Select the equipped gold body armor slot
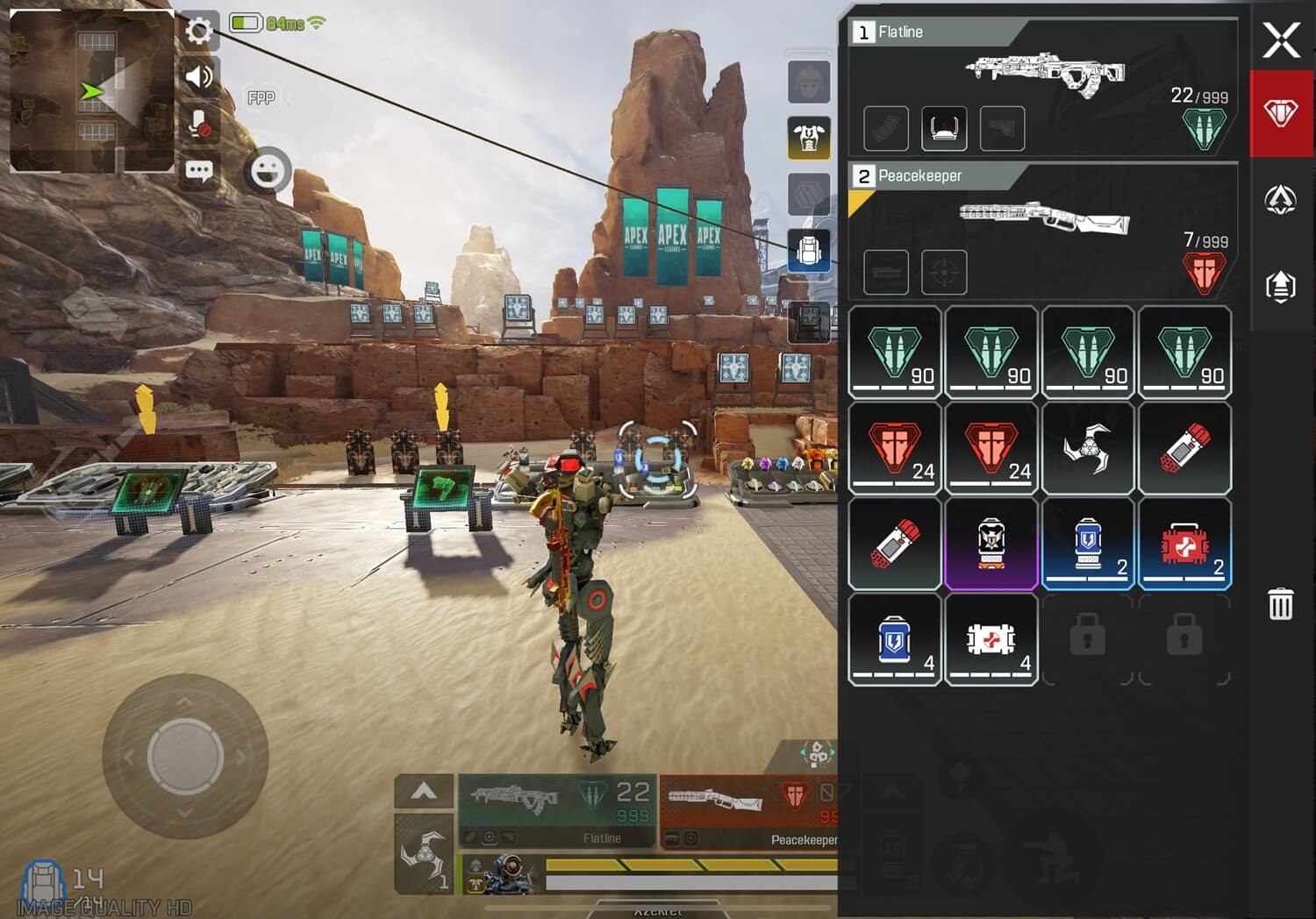This screenshot has width=1316, height=919. coord(809,138)
